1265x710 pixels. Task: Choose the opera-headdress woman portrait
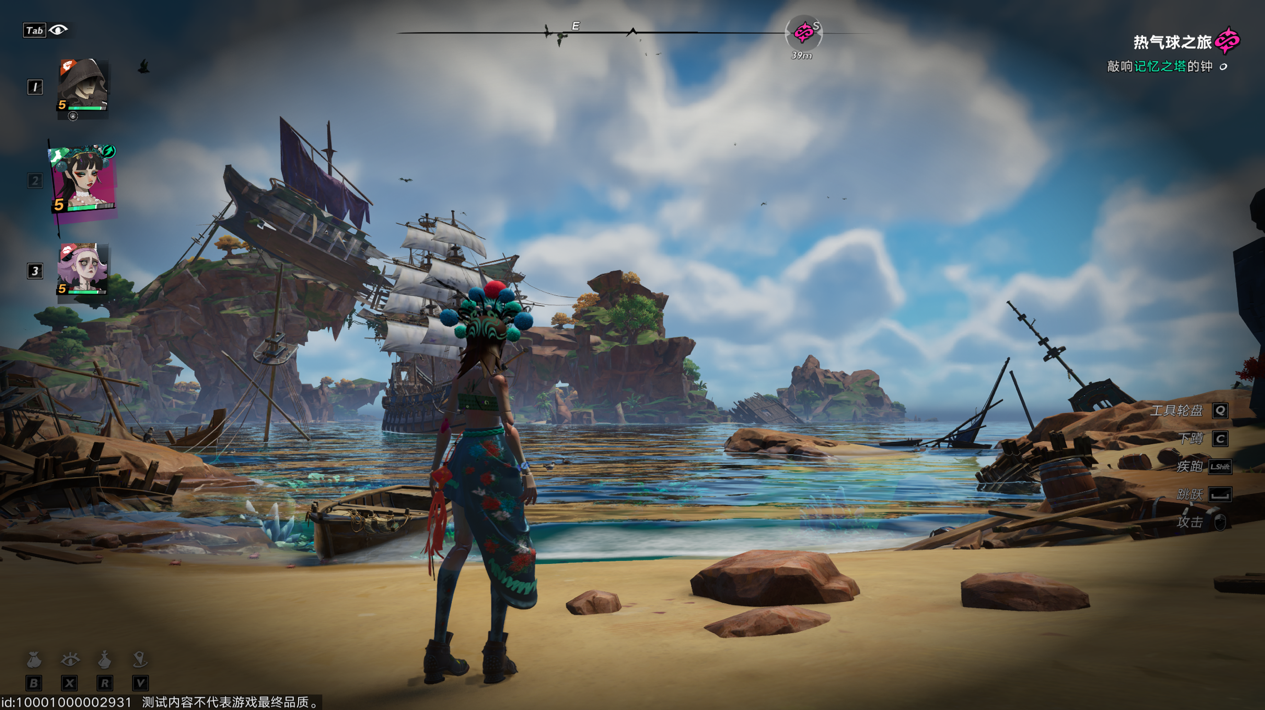[82, 182]
